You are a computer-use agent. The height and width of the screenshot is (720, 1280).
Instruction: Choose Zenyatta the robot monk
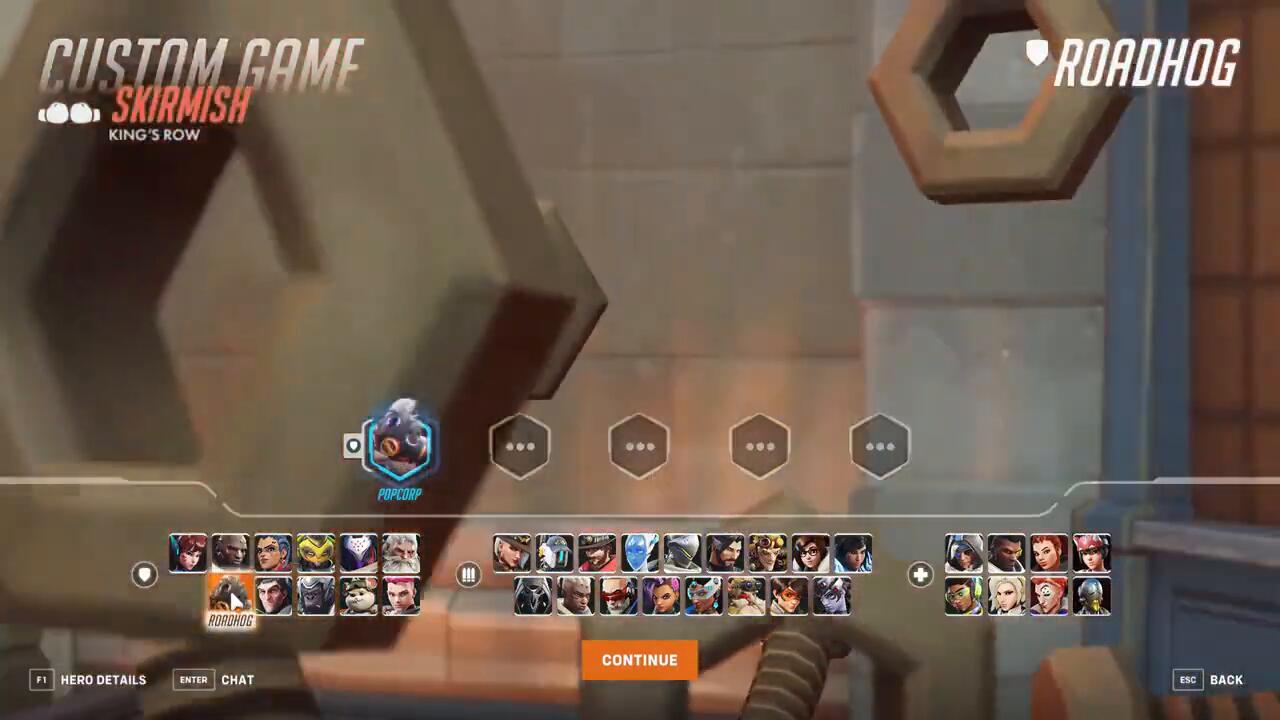pyautogui.click(x=1092, y=596)
